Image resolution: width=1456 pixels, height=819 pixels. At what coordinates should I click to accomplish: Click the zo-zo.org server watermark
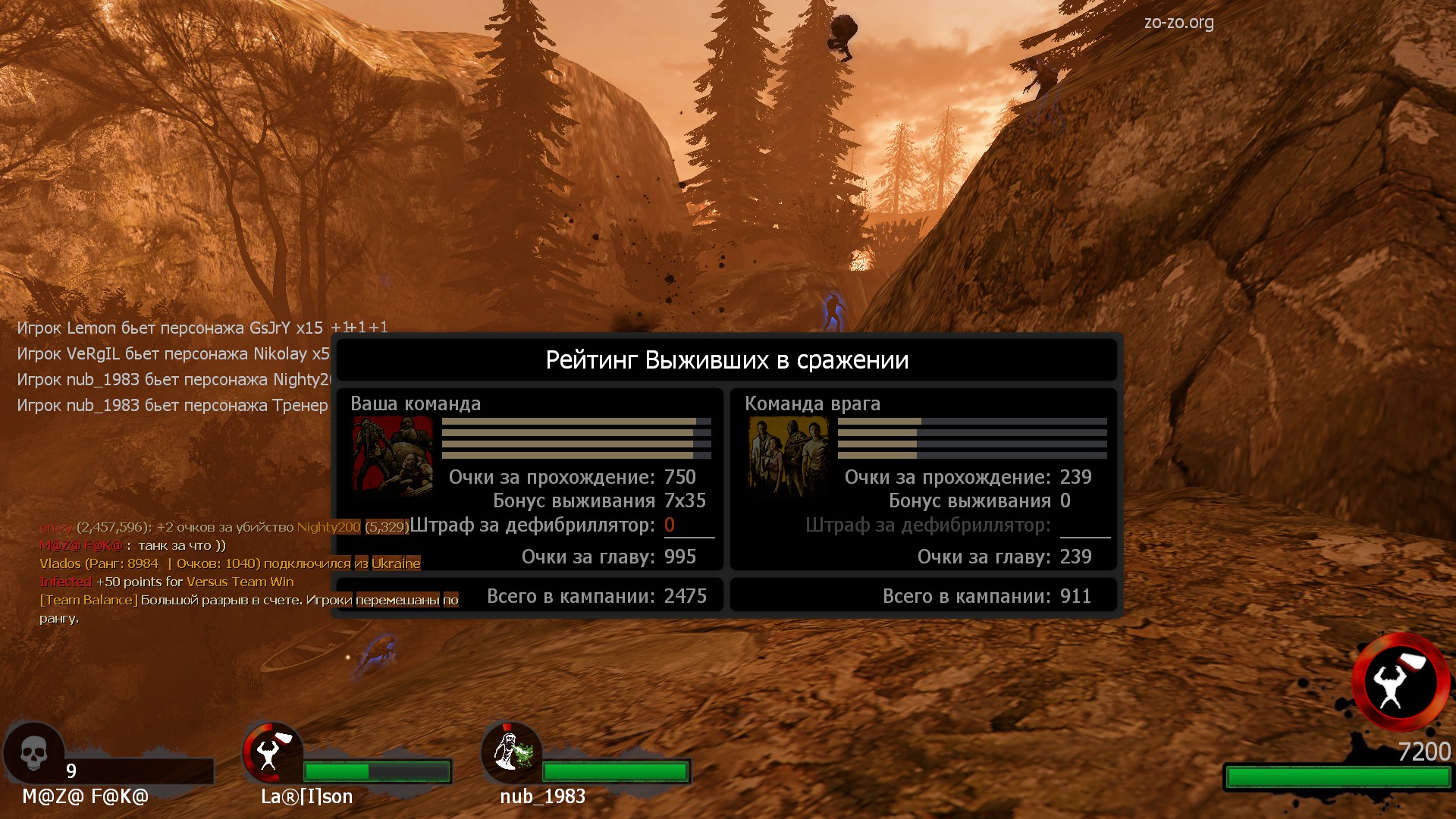[1178, 23]
